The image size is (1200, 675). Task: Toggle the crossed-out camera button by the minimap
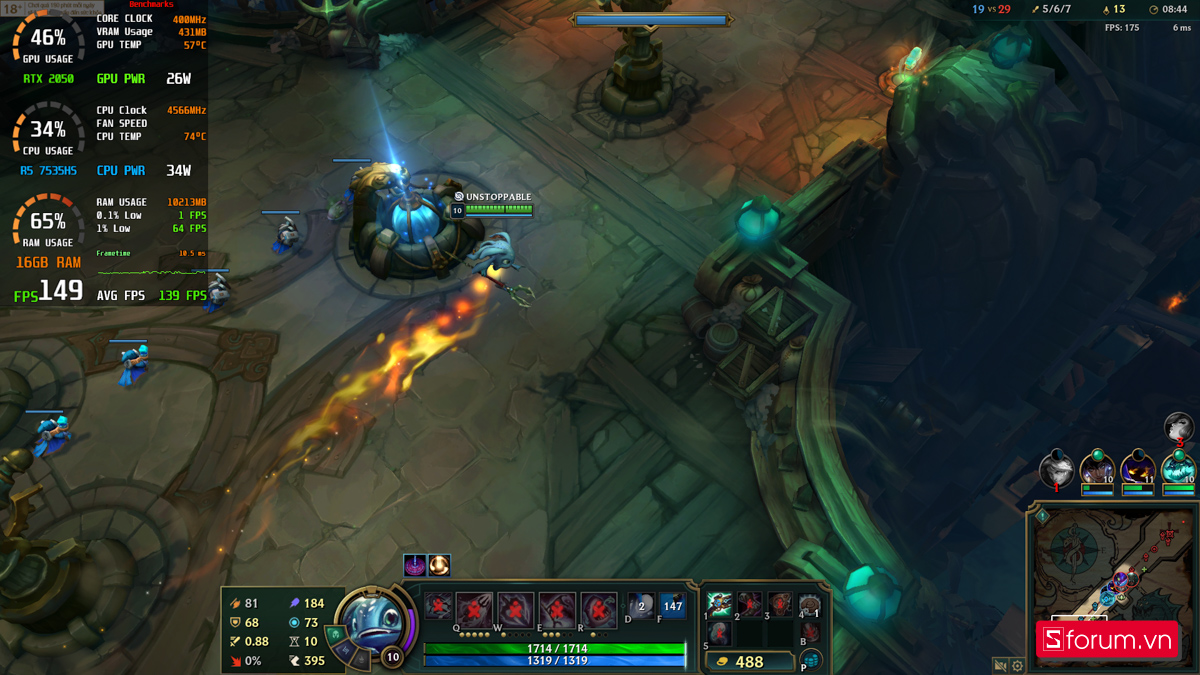tap(999, 665)
